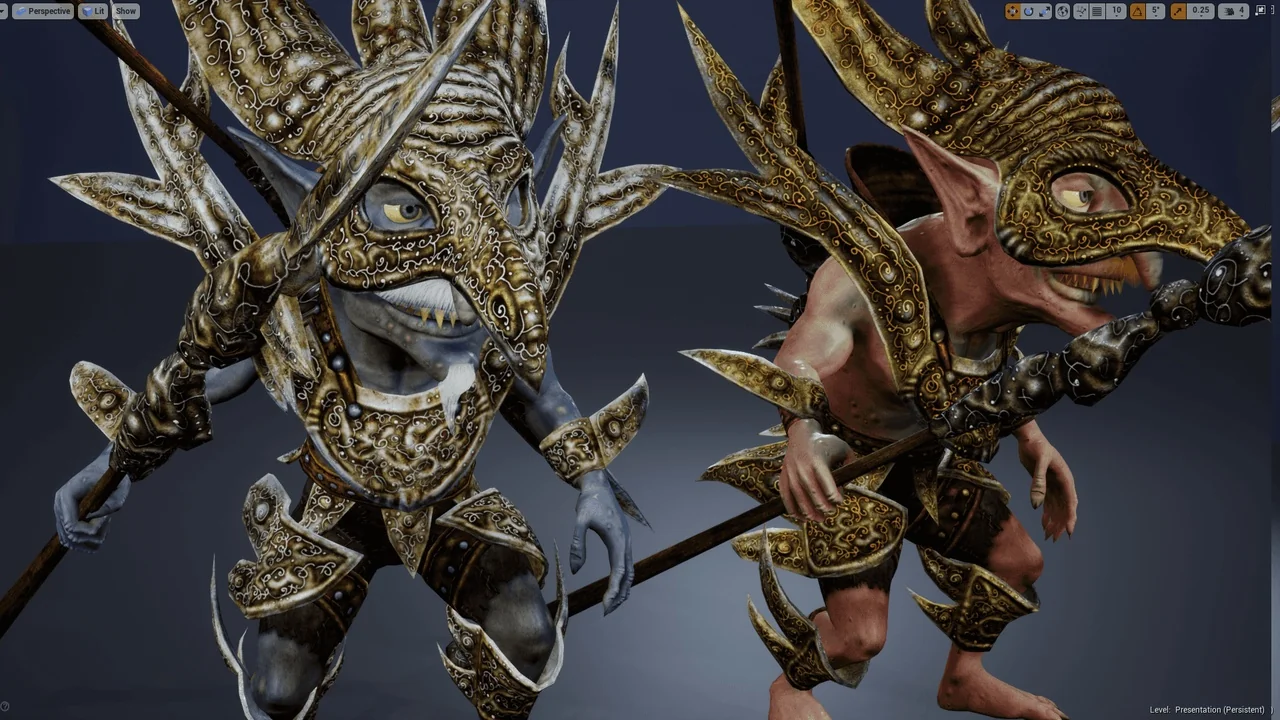Select the translate (move) gizmo tool
The width and height of the screenshot is (1280, 720).
pos(1013,11)
